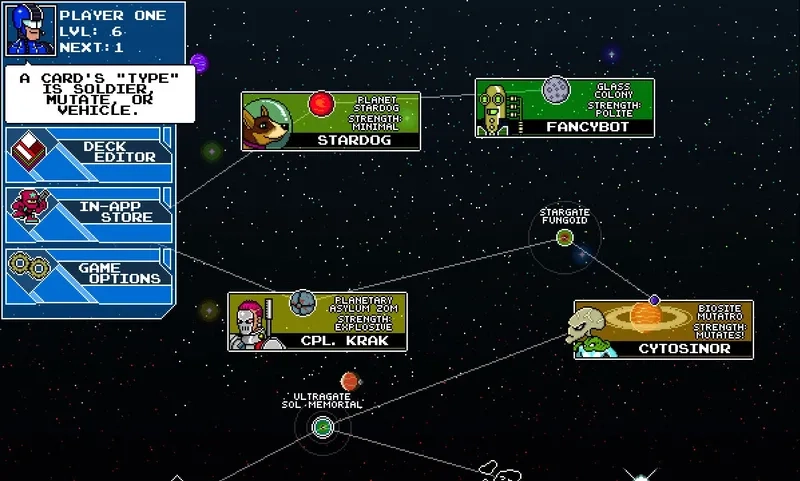
Task: Travel to Stargate Fungoid node
Action: click(x=565, y=237)
